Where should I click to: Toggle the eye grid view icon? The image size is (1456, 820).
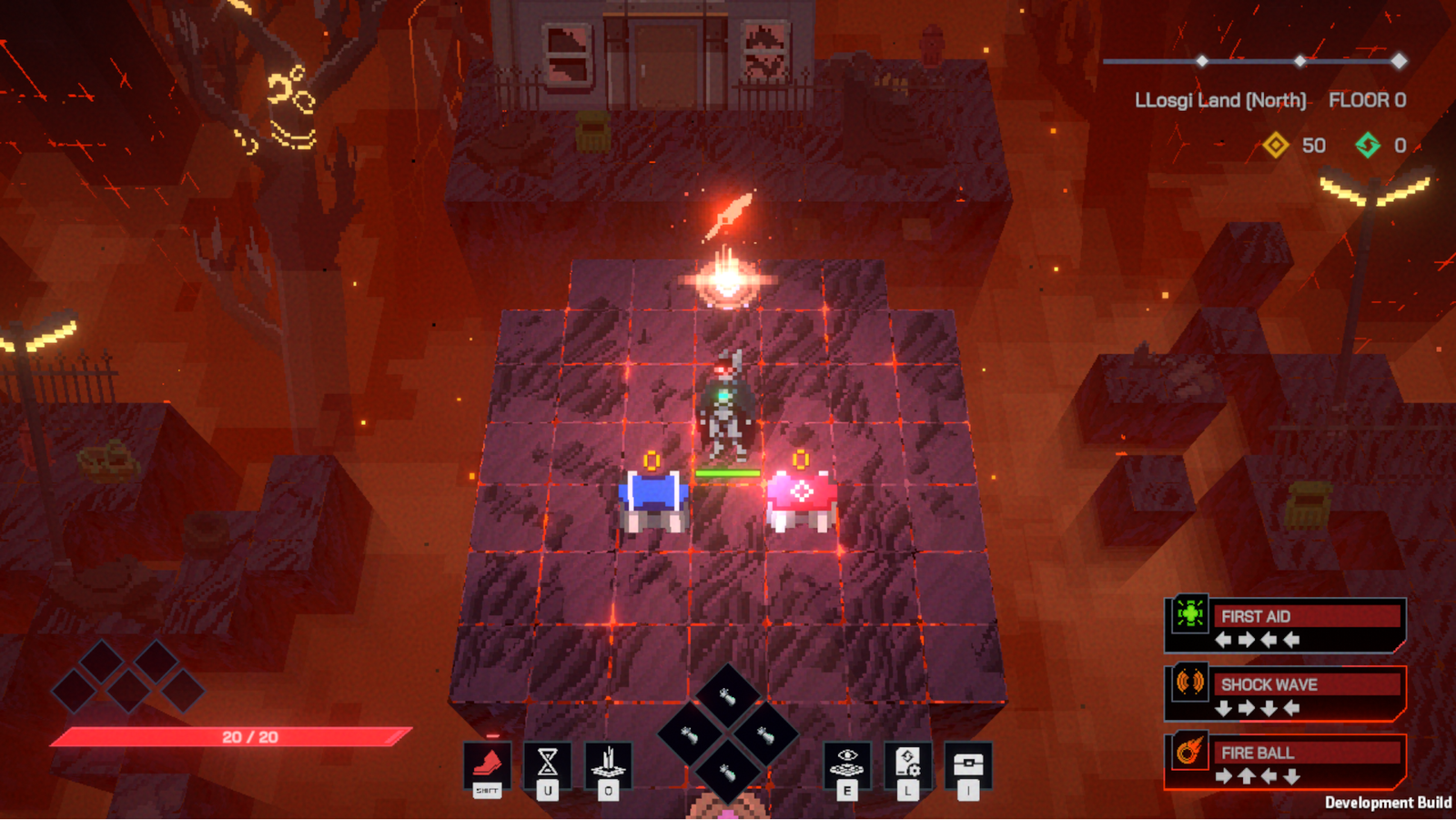(x=847, y=763)
